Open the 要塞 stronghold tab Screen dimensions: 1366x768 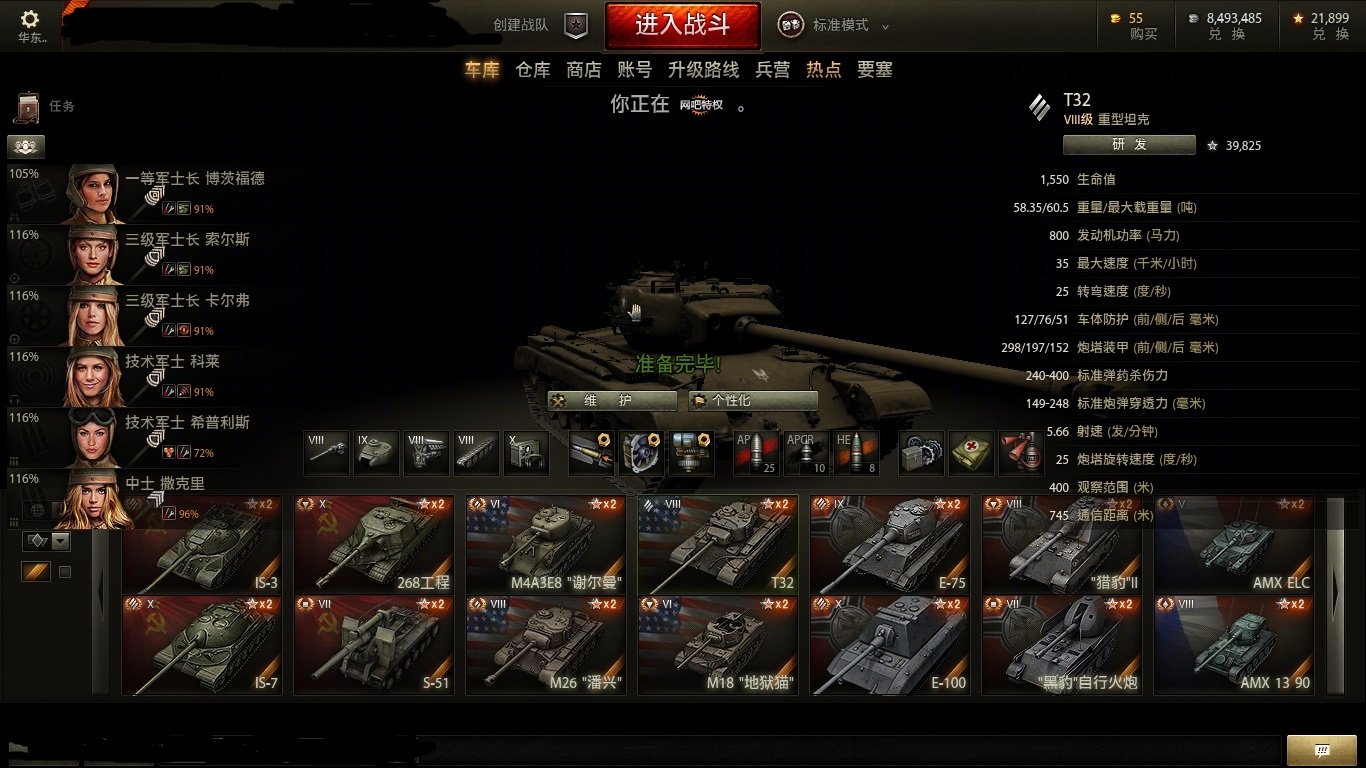coord(874,70)
